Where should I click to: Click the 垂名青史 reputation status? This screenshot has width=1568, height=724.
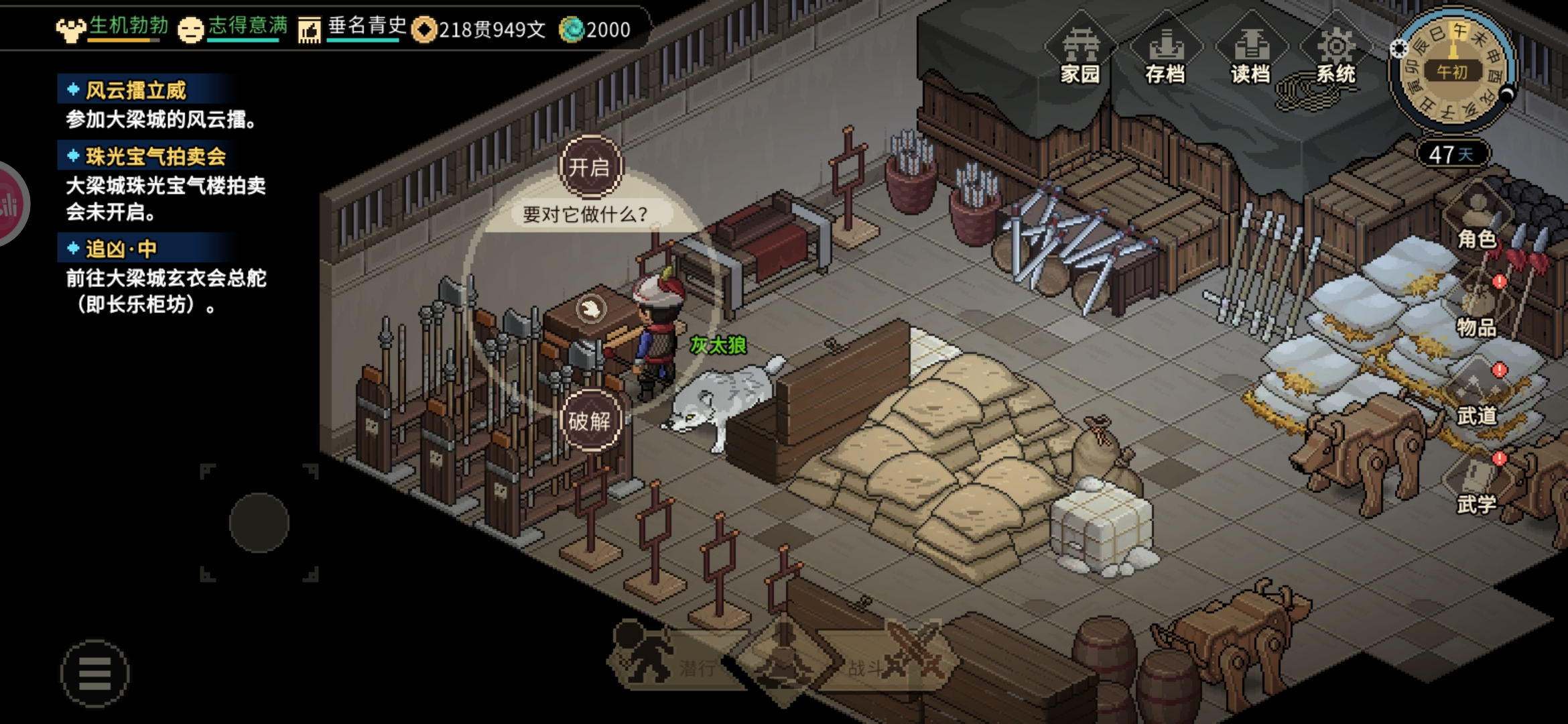(353, 28)
